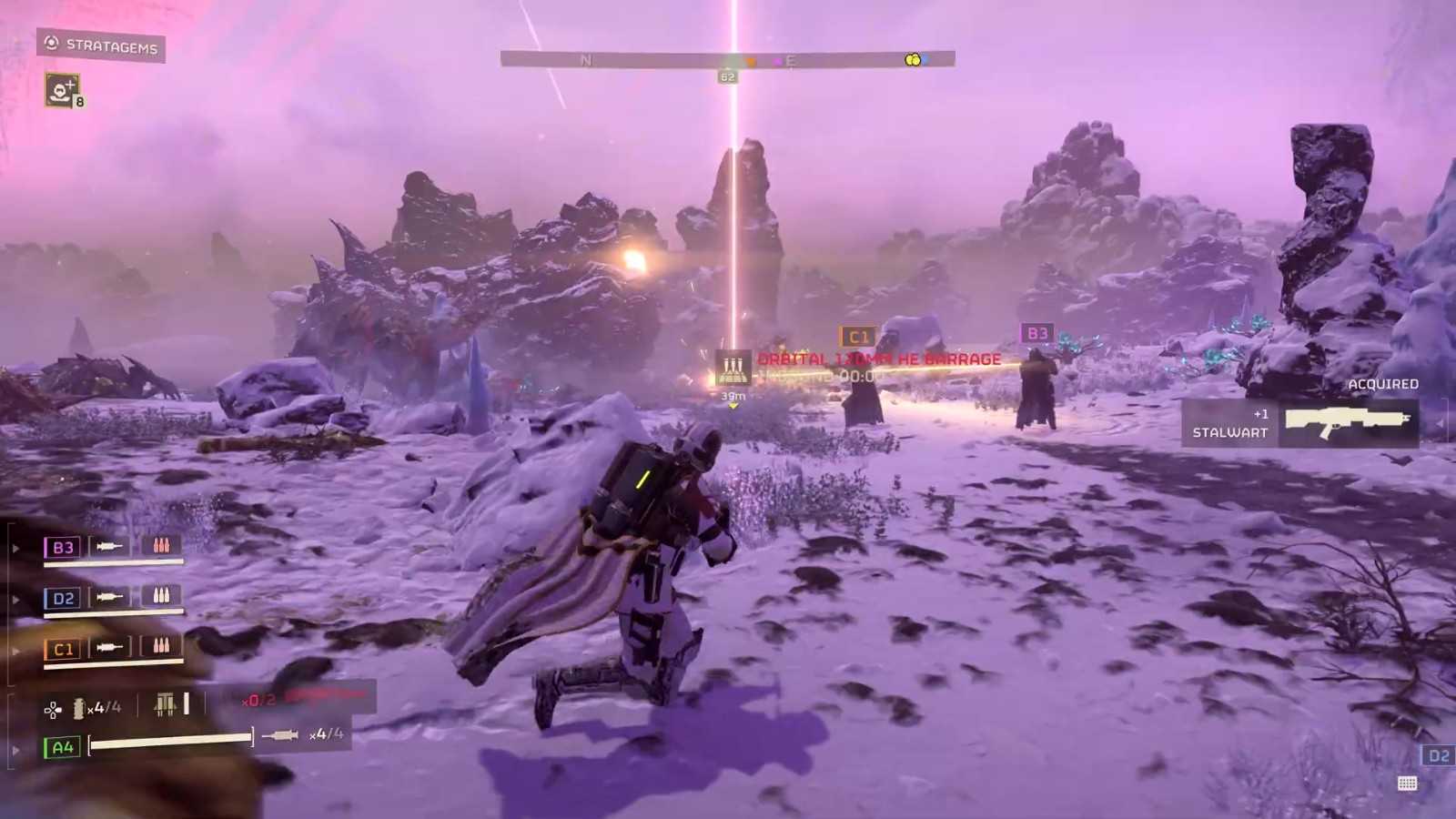Click the grenade icon in the loadout bar

78,707
